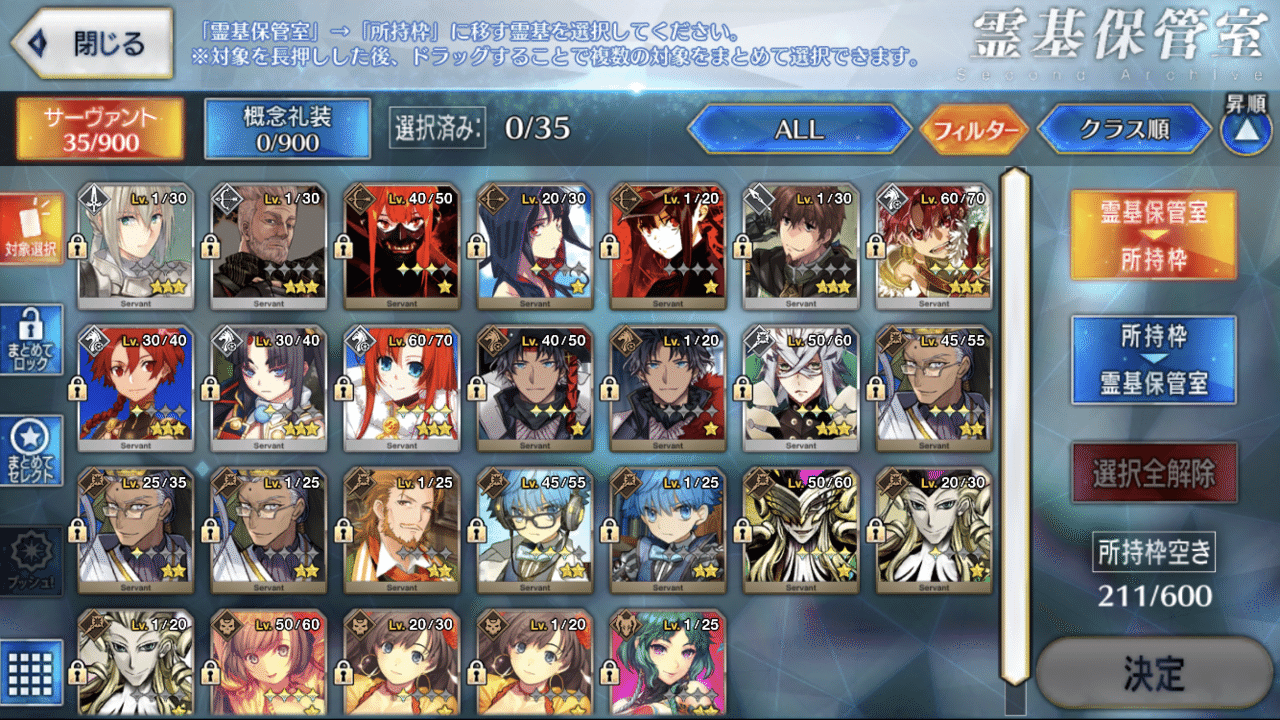Select 霊基保管室 to 所持枠 transfer mode
Viewport: 1280px width, 720px height.
(x=1153, y=235)
